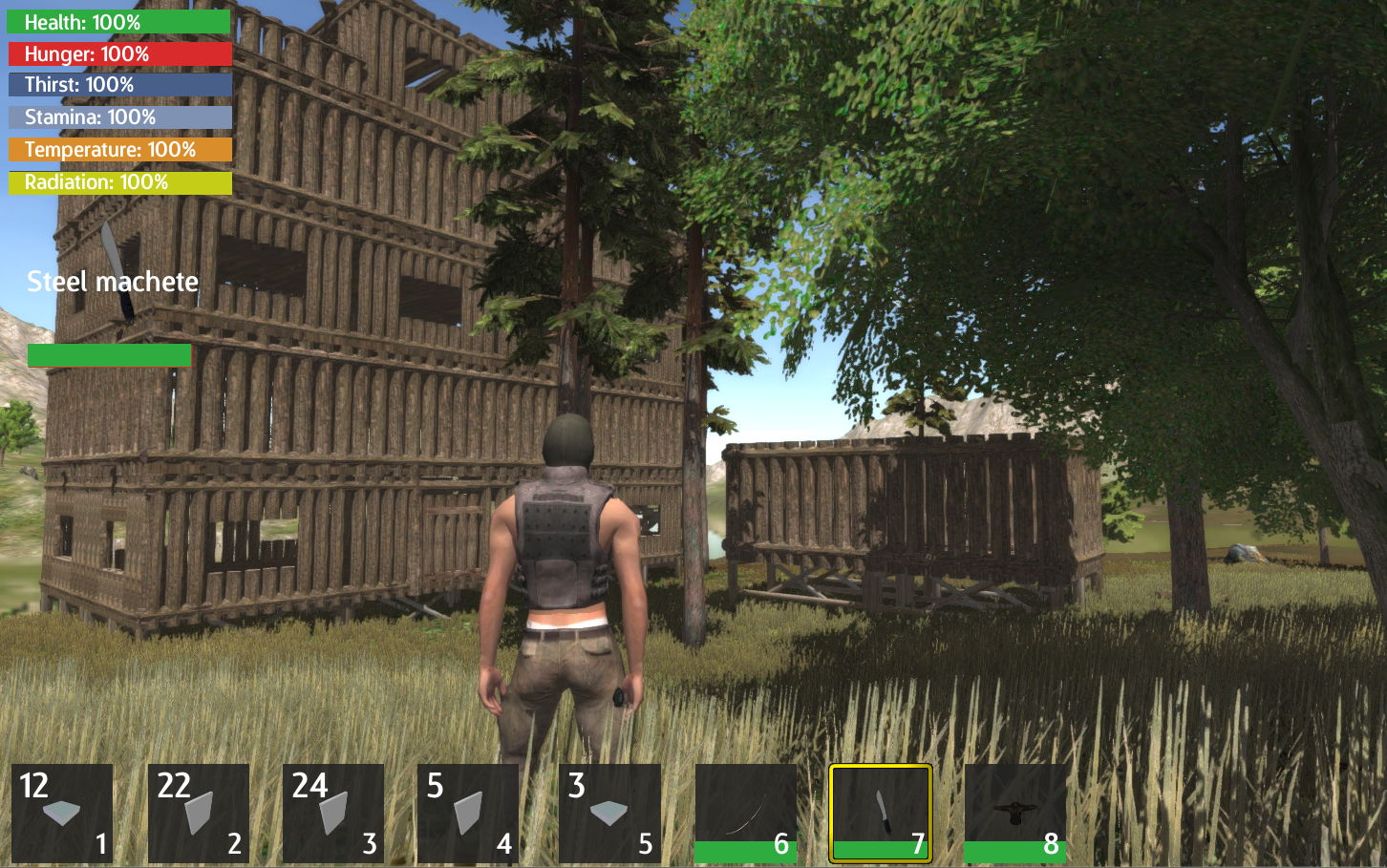Screen dimensions: 1387x868
Task: Click the red Hunger 100% bar
Action: tap(118, 53)
